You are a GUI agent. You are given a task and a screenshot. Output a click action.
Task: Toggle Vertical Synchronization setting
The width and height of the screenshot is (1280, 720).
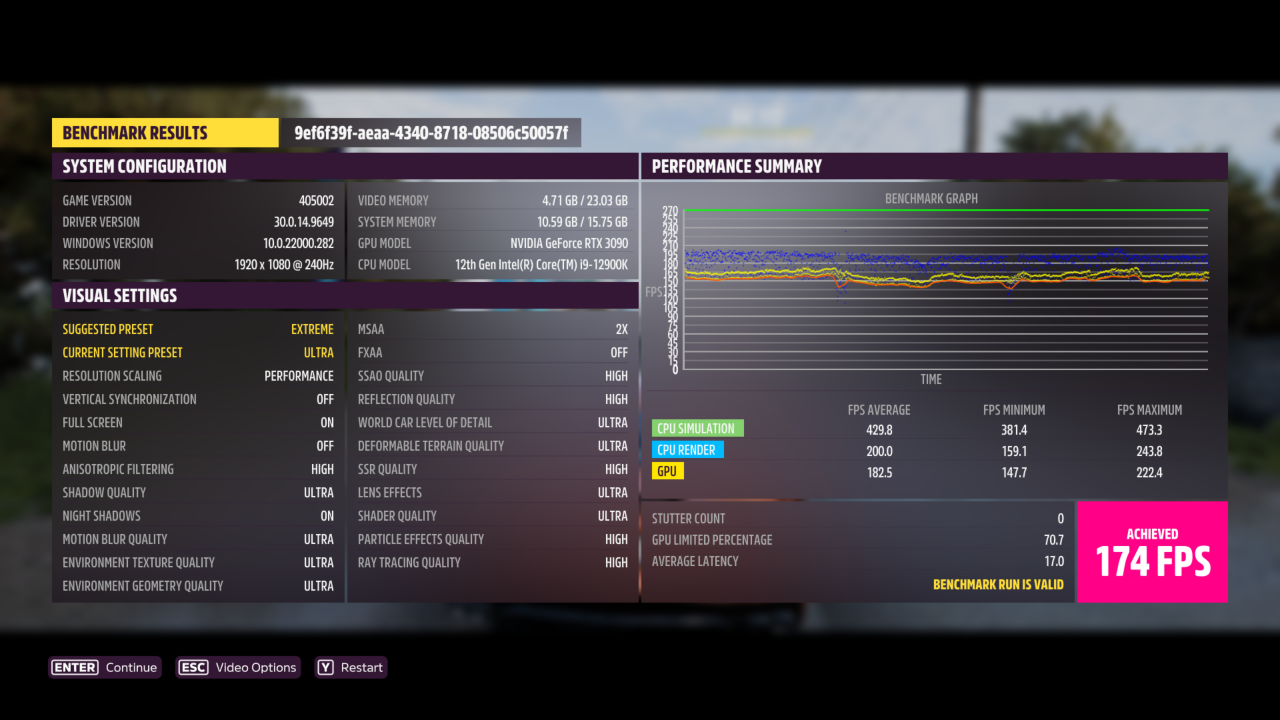[197, 399]
